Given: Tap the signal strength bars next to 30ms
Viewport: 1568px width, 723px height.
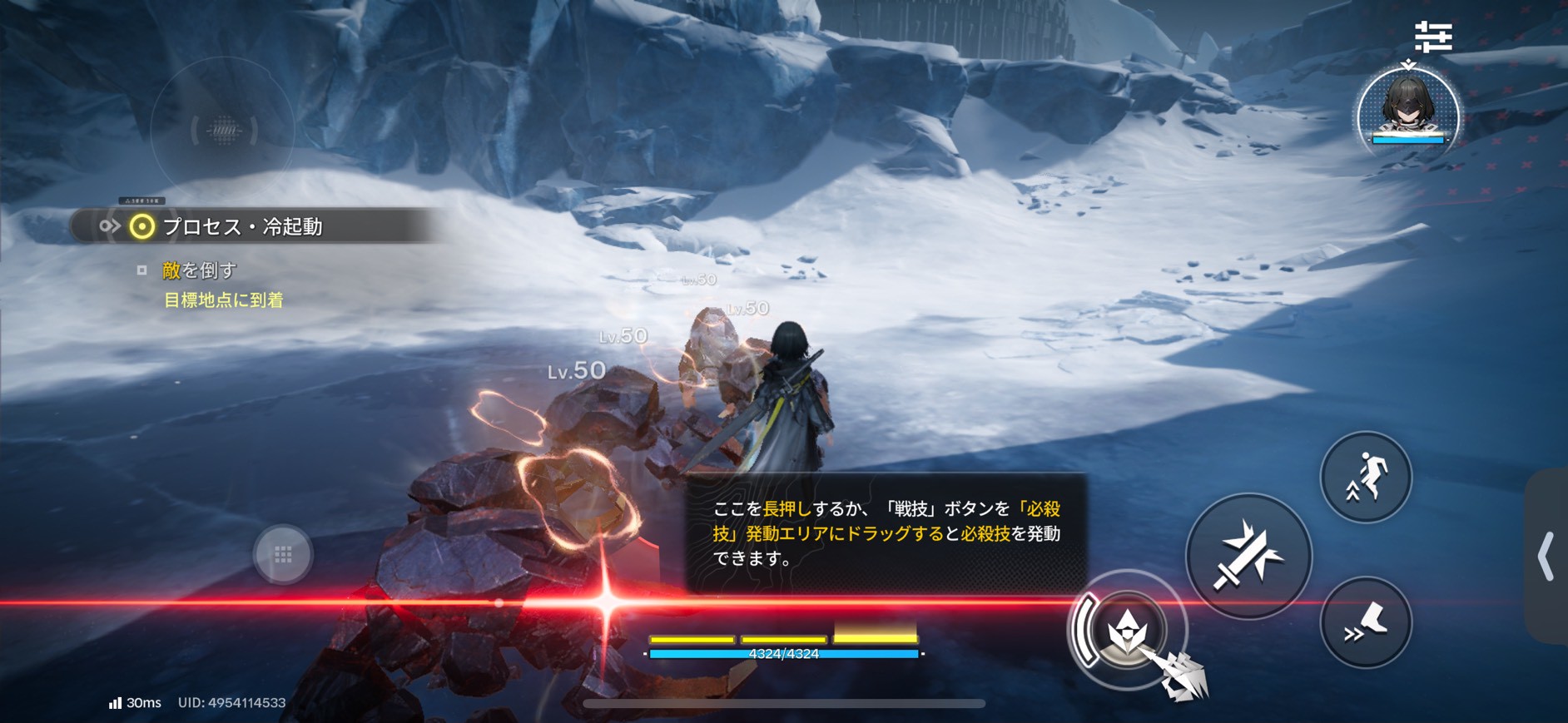Looking at the screenshot, I should click(x=114, y=703).
